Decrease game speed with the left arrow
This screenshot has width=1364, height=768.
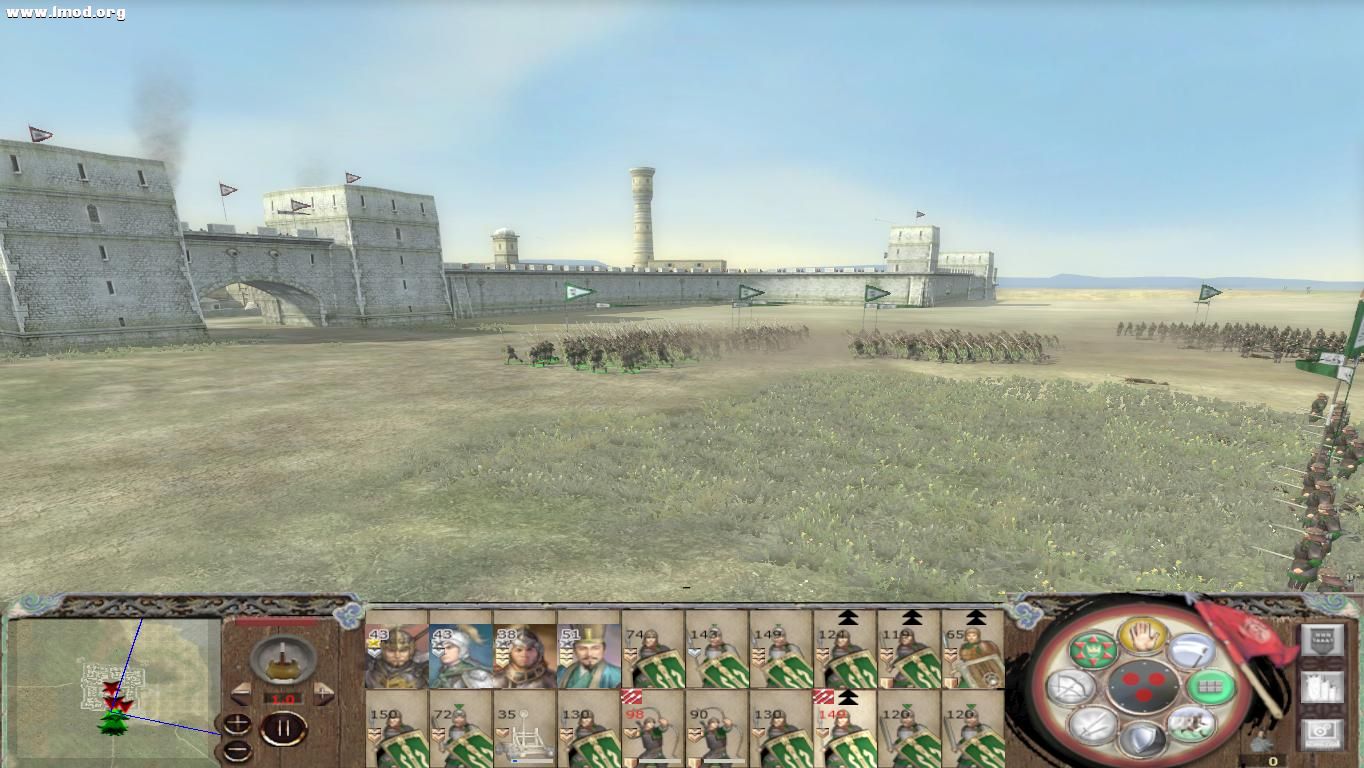[239, 693]
